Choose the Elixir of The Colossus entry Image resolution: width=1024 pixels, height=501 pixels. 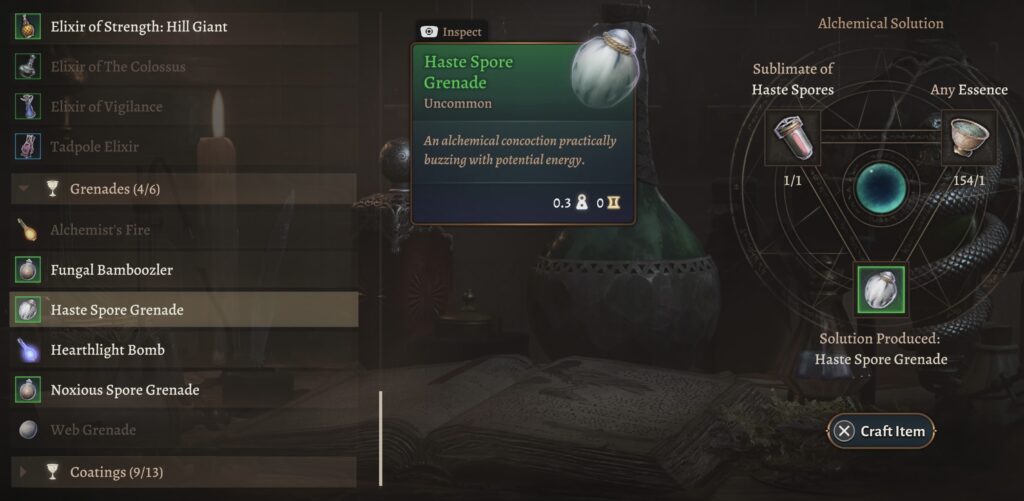[118, 67]
